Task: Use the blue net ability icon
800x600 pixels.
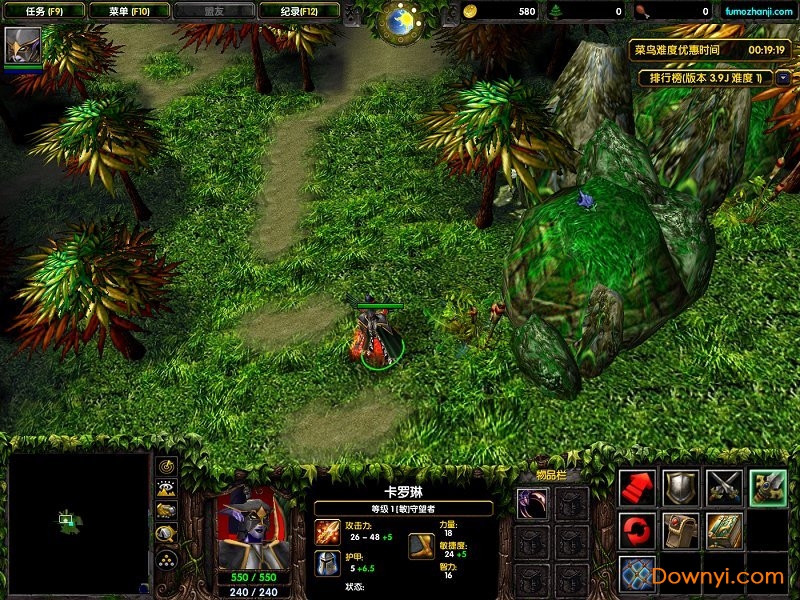Action: (x=637, y=574)
